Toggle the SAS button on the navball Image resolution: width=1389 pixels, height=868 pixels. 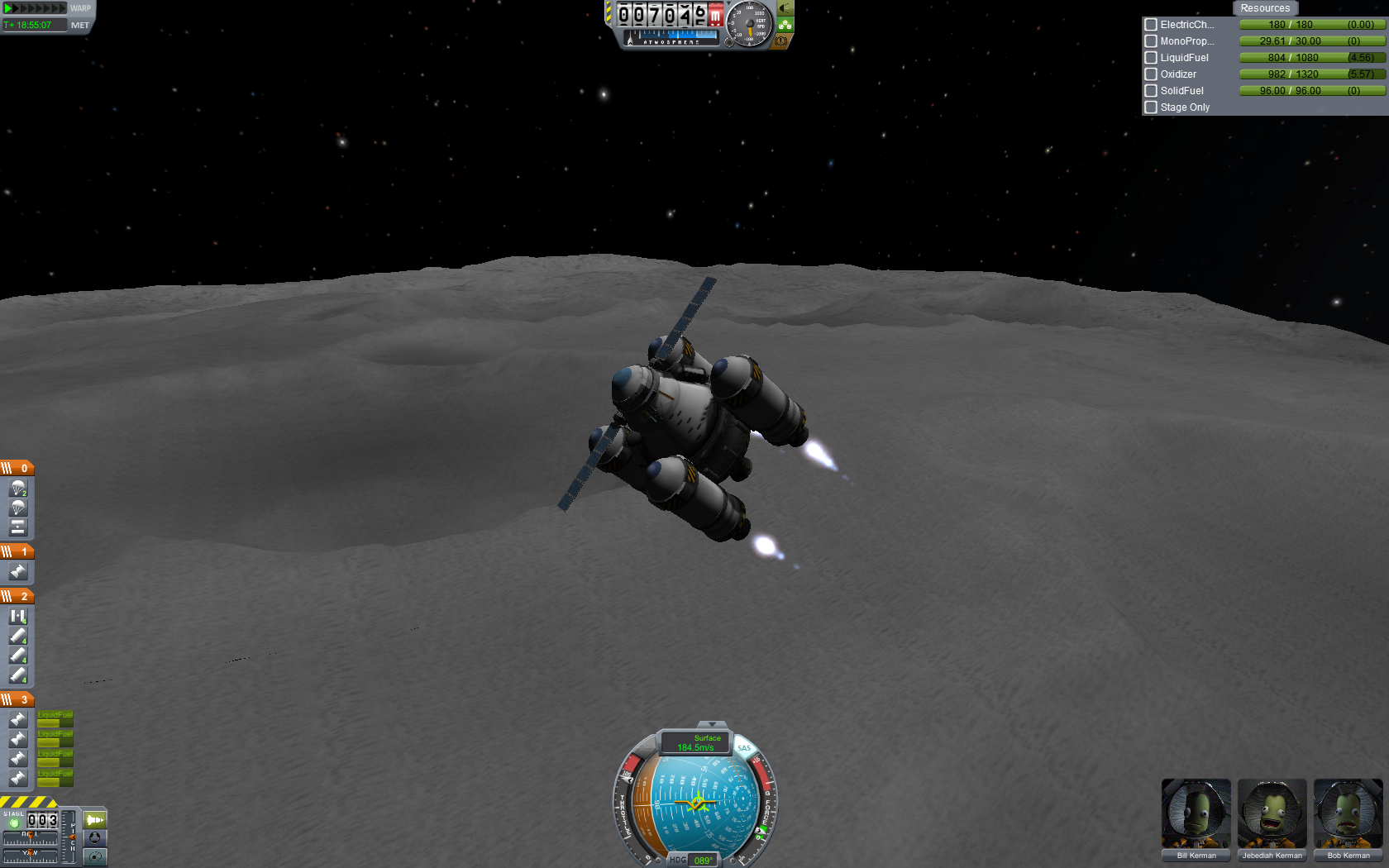pos(744,748)
